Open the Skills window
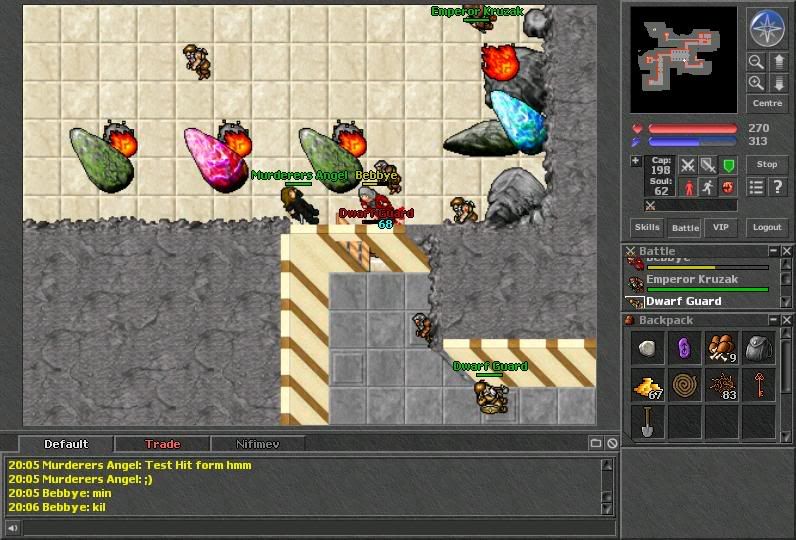796x540 pixels. pyautogui.click(x=647, y=228)
